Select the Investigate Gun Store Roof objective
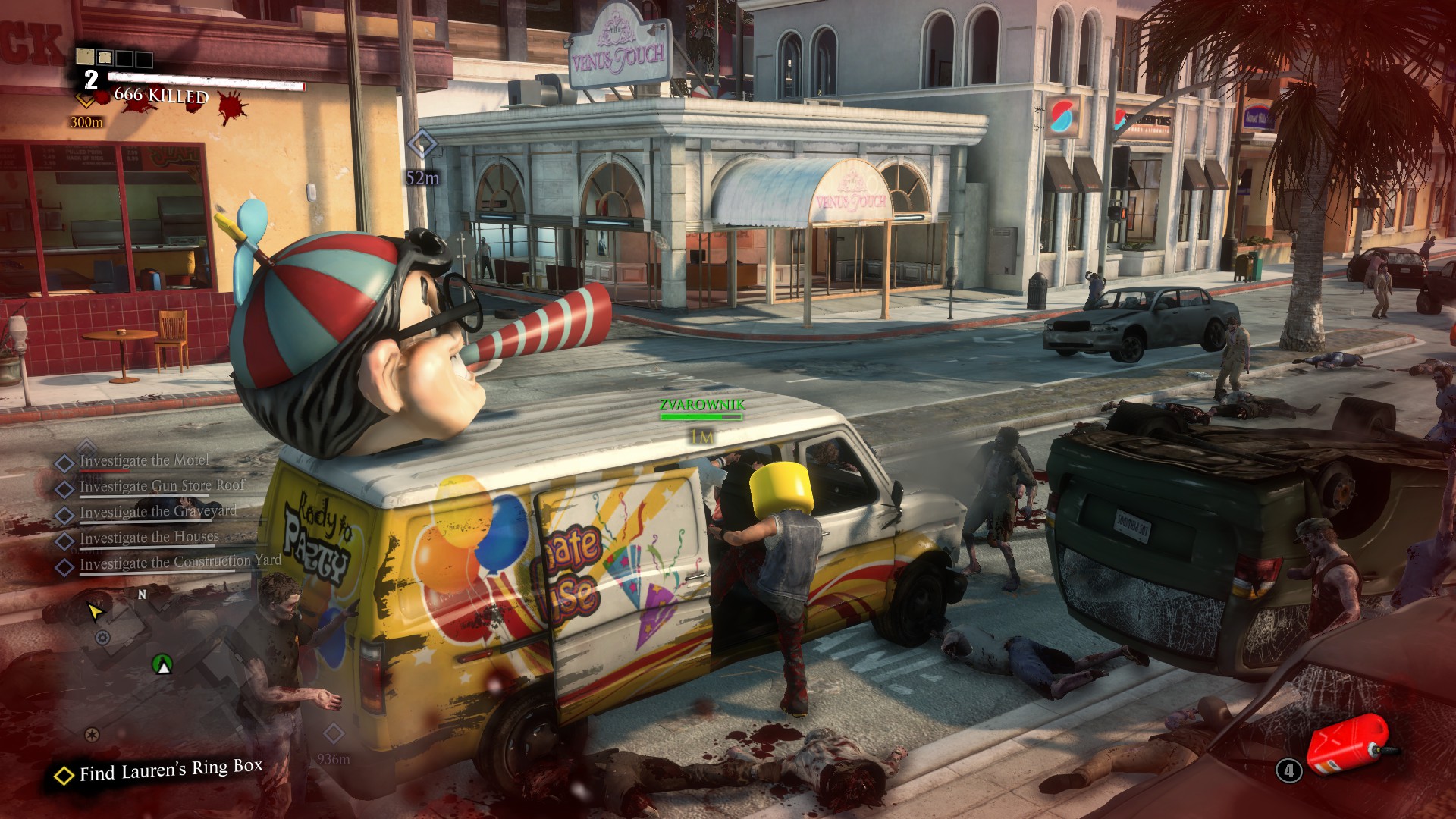Screen dimensions: 1456x819 (162, 486)
